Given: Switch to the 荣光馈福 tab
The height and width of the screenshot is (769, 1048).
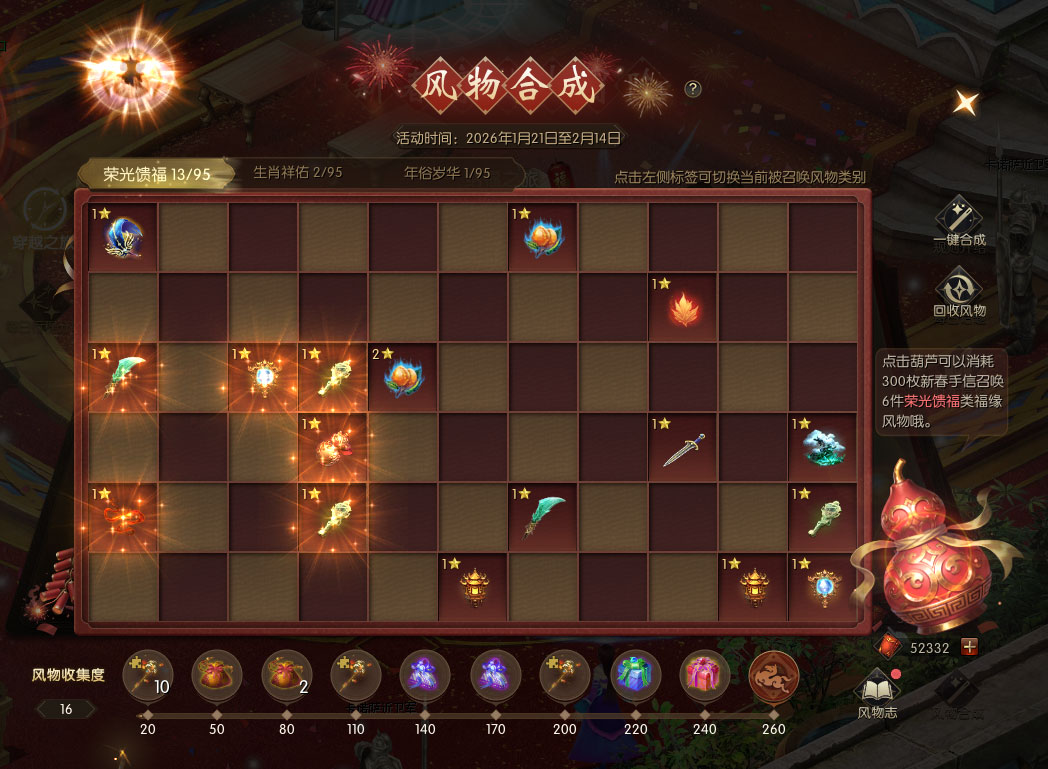Looking at the screenshot, I should pyautogui.click(x=157, y=174).
